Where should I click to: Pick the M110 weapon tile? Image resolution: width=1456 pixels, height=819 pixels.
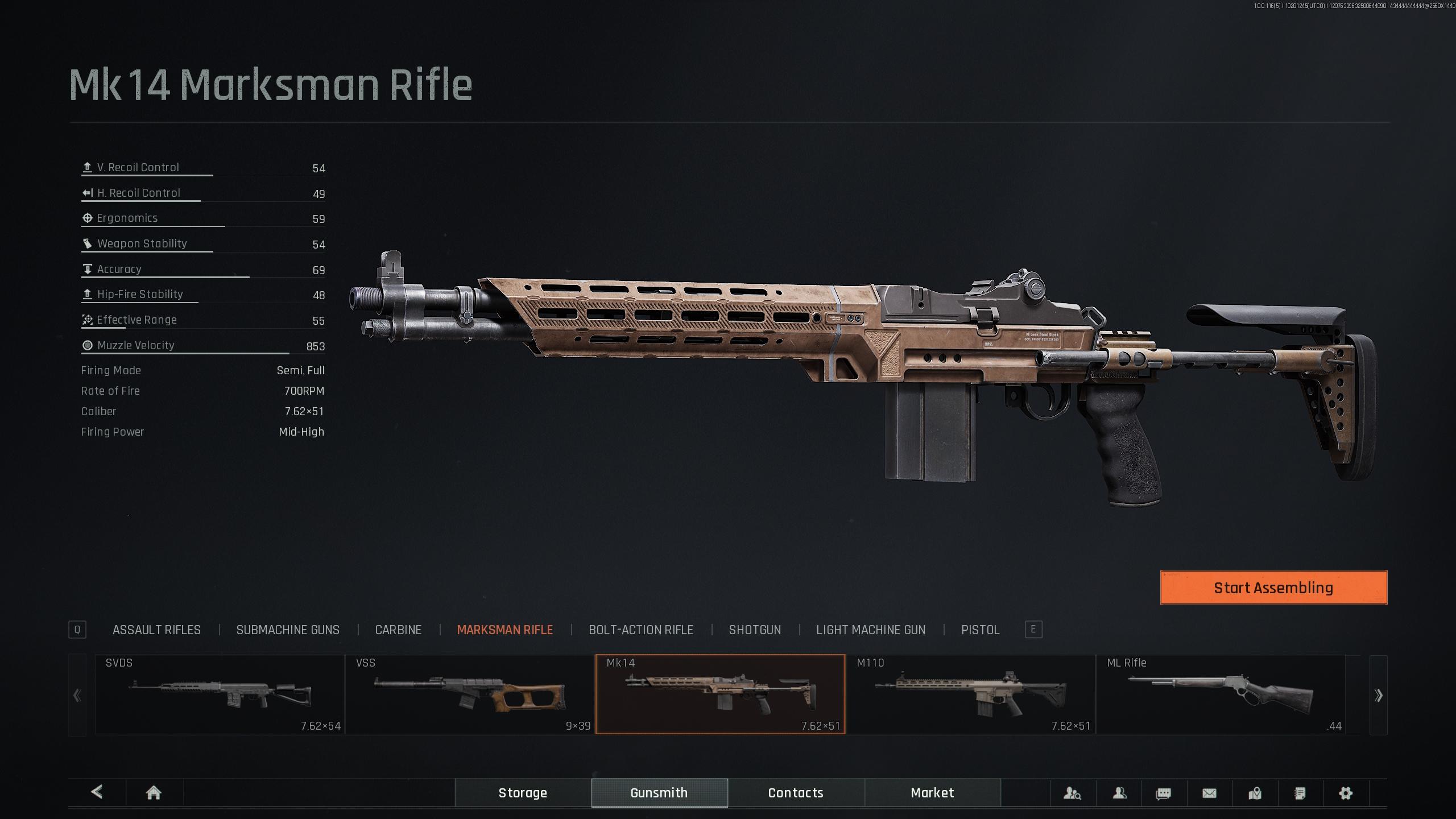click(970, 694)
